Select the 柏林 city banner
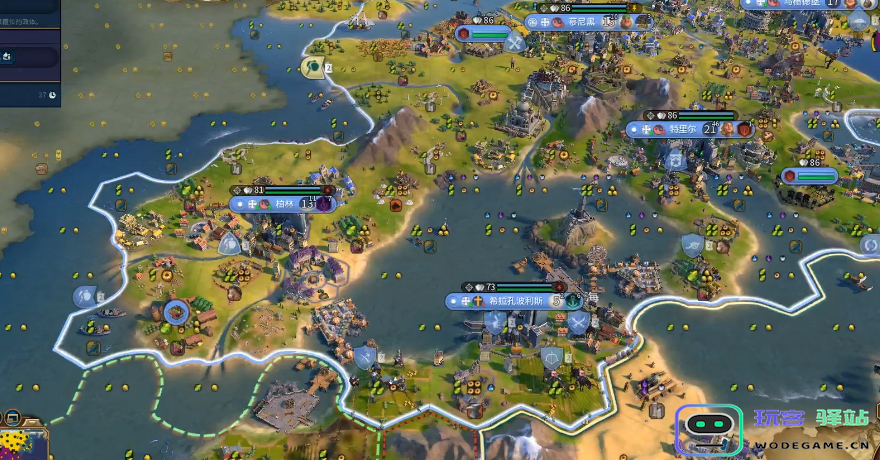The width and height of the screenshot is (880, 460). (x=284, y=203)
